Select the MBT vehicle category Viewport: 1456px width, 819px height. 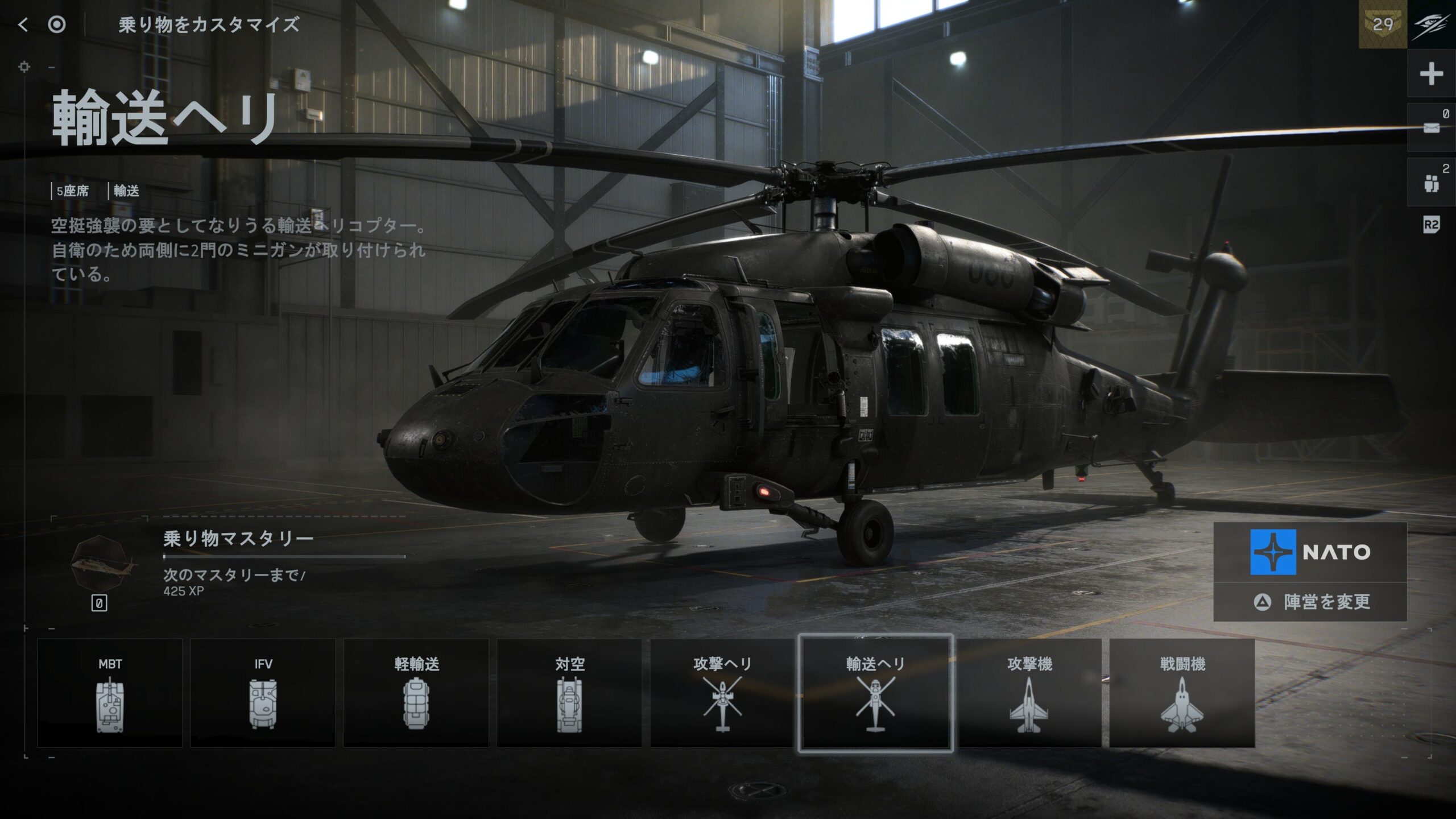coord(110,693)
